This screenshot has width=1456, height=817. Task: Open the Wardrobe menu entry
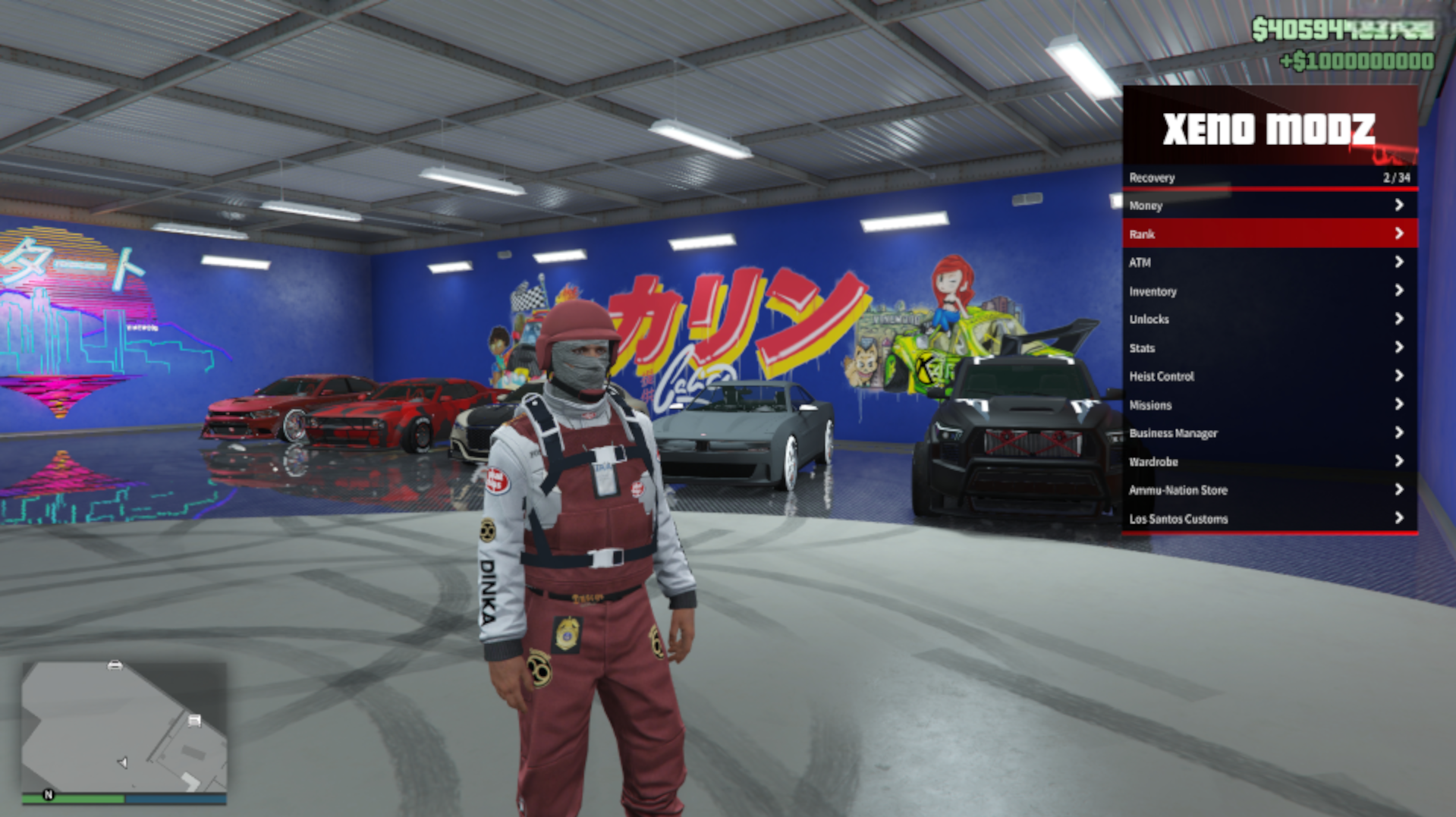click(1154, 461)
